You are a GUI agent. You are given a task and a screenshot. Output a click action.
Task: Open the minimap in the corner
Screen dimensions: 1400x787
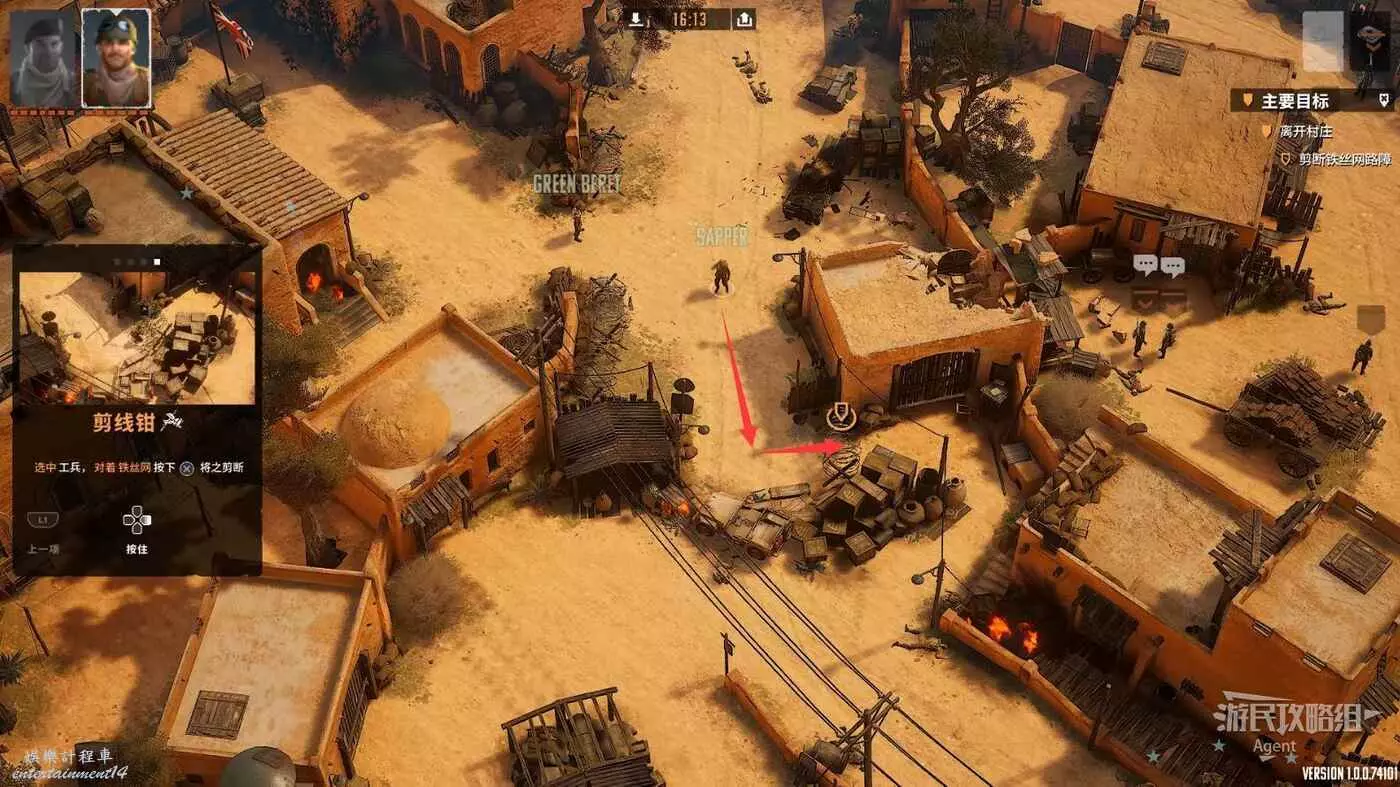pos(1322,41)
